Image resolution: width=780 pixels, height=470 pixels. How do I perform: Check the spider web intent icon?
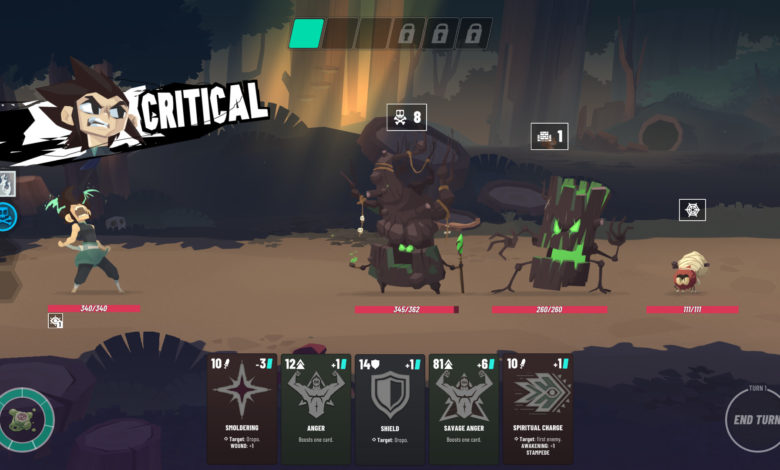[x=692, y=210]
